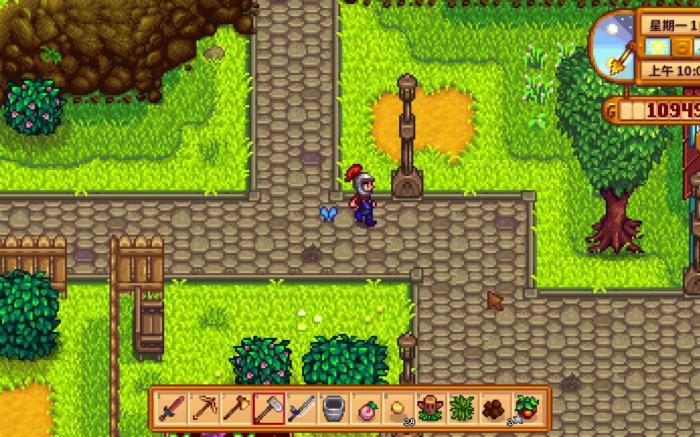700x437 pixels.
Task: Select the metal pail slot
Action: 333,408
